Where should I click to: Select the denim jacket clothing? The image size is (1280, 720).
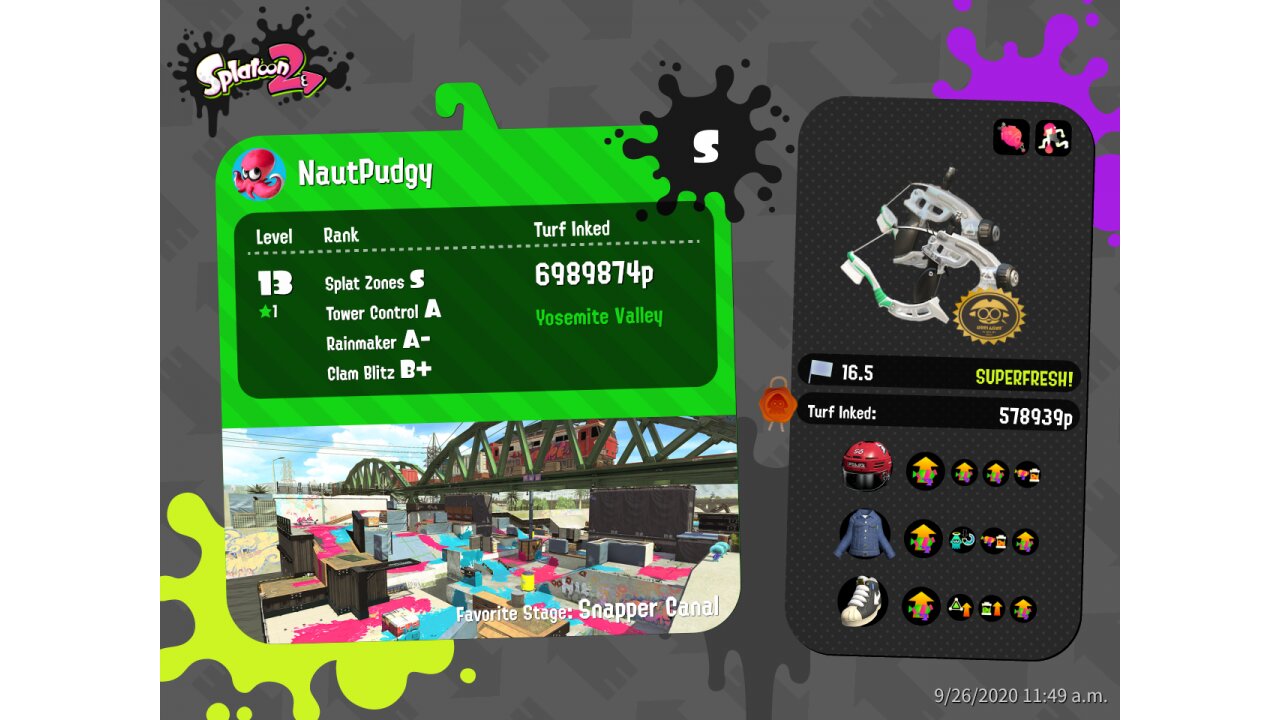(x=866, y=536)
